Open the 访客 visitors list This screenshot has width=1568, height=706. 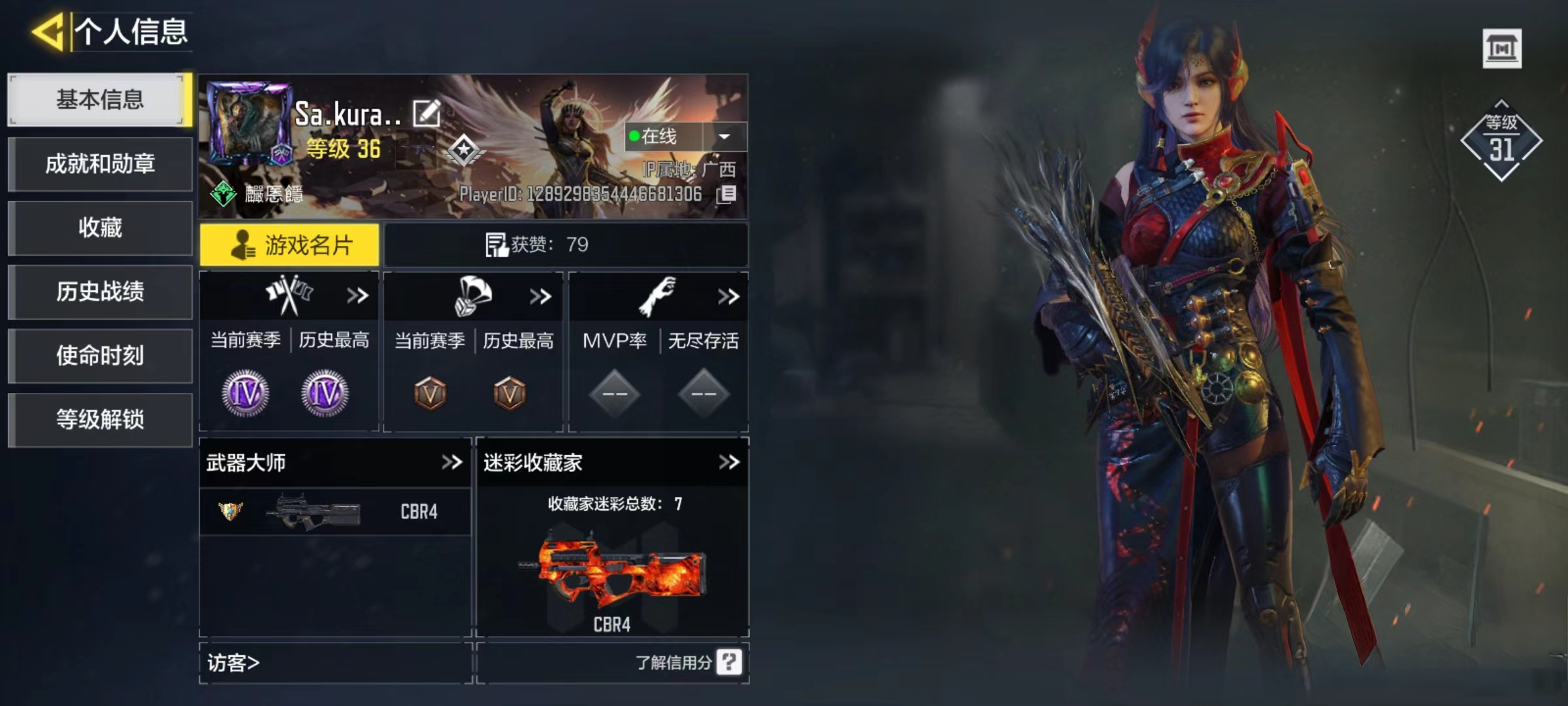(x=233, y=663)
